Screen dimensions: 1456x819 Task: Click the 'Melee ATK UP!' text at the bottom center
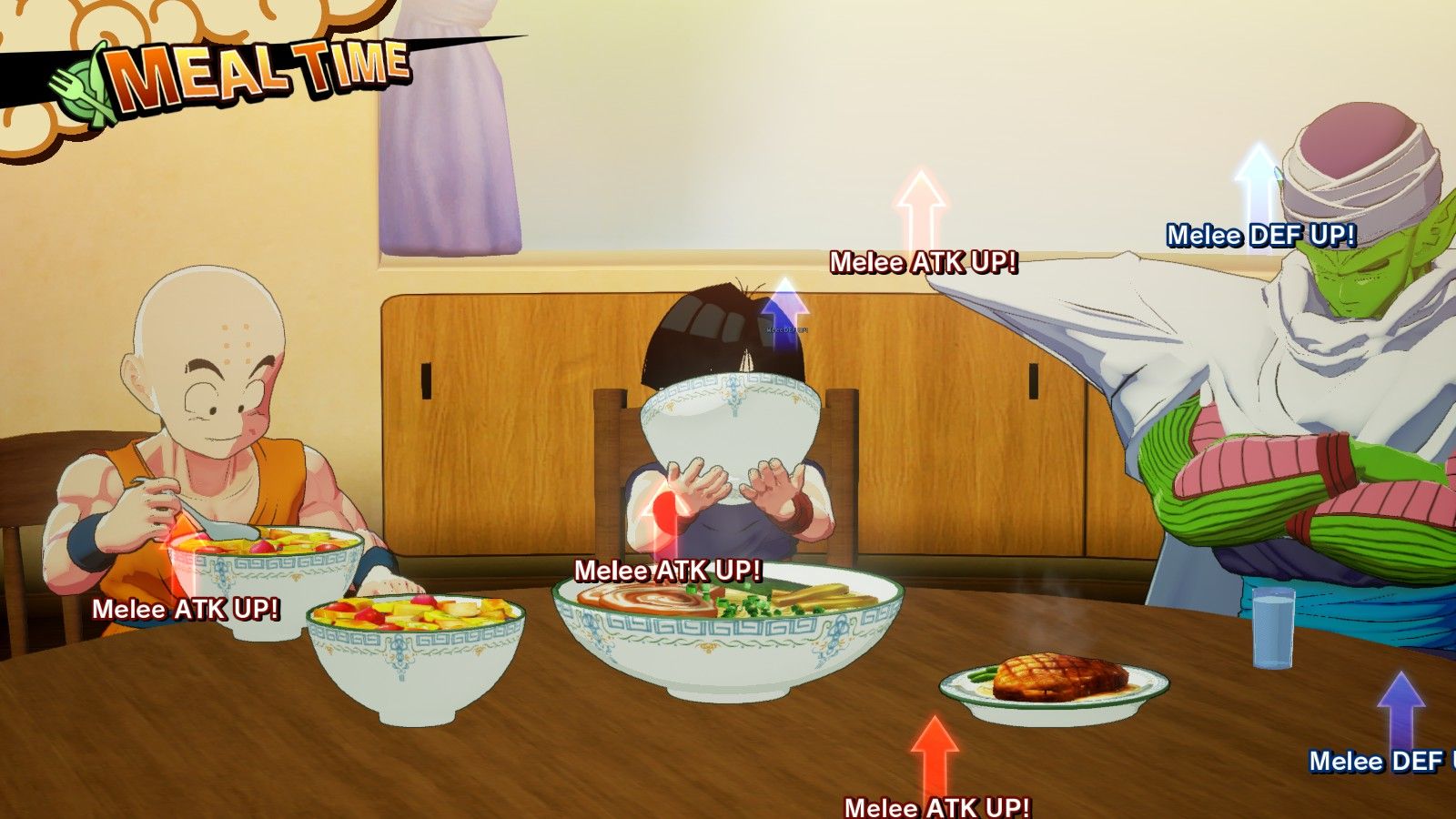coord(938,805)
